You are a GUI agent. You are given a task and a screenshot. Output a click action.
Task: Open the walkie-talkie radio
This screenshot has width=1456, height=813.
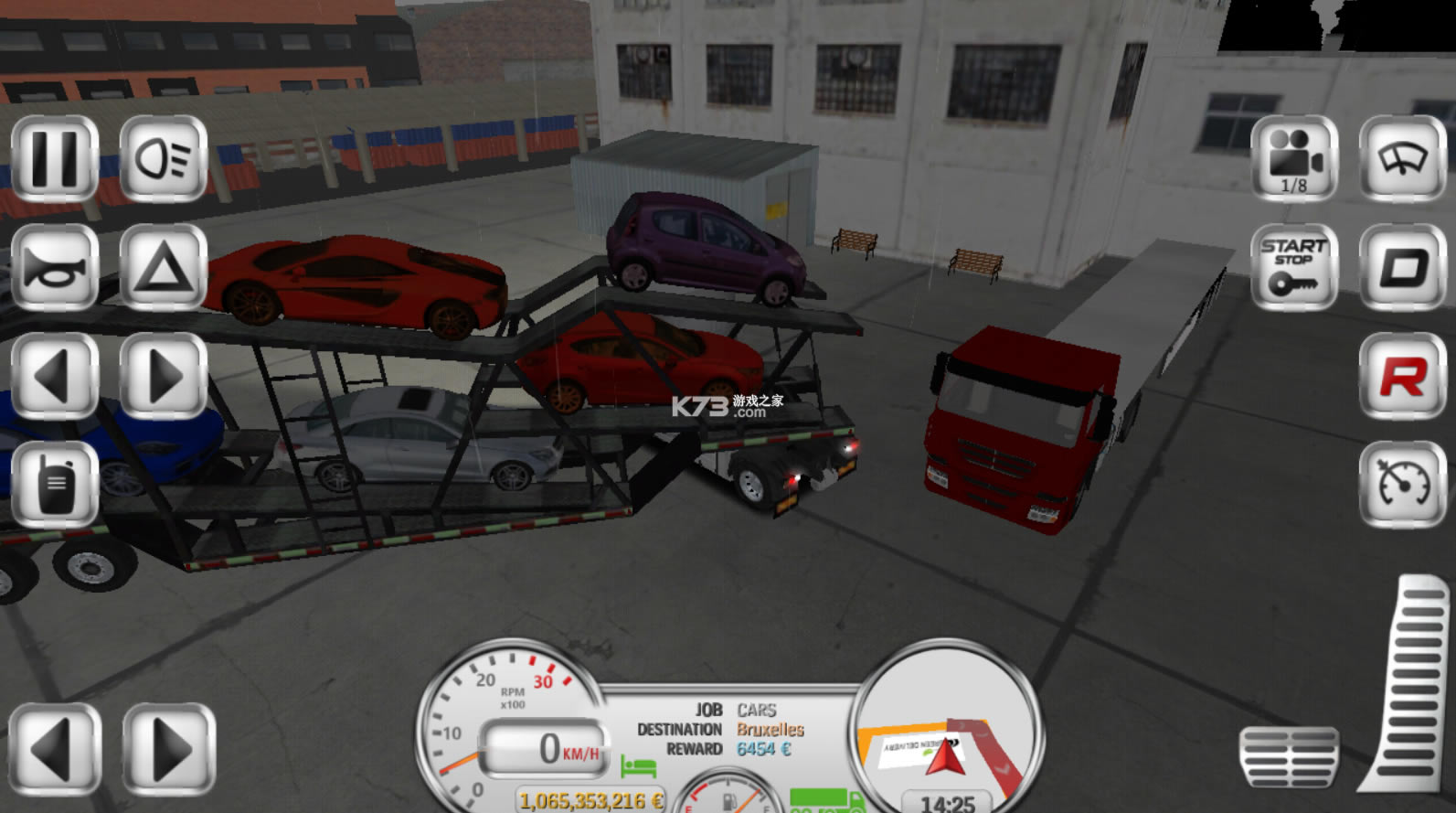(55, 484)
